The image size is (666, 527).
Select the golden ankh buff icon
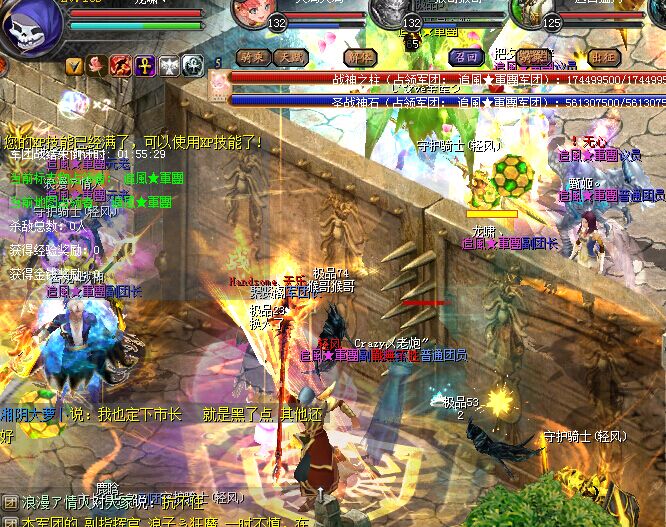144,66
